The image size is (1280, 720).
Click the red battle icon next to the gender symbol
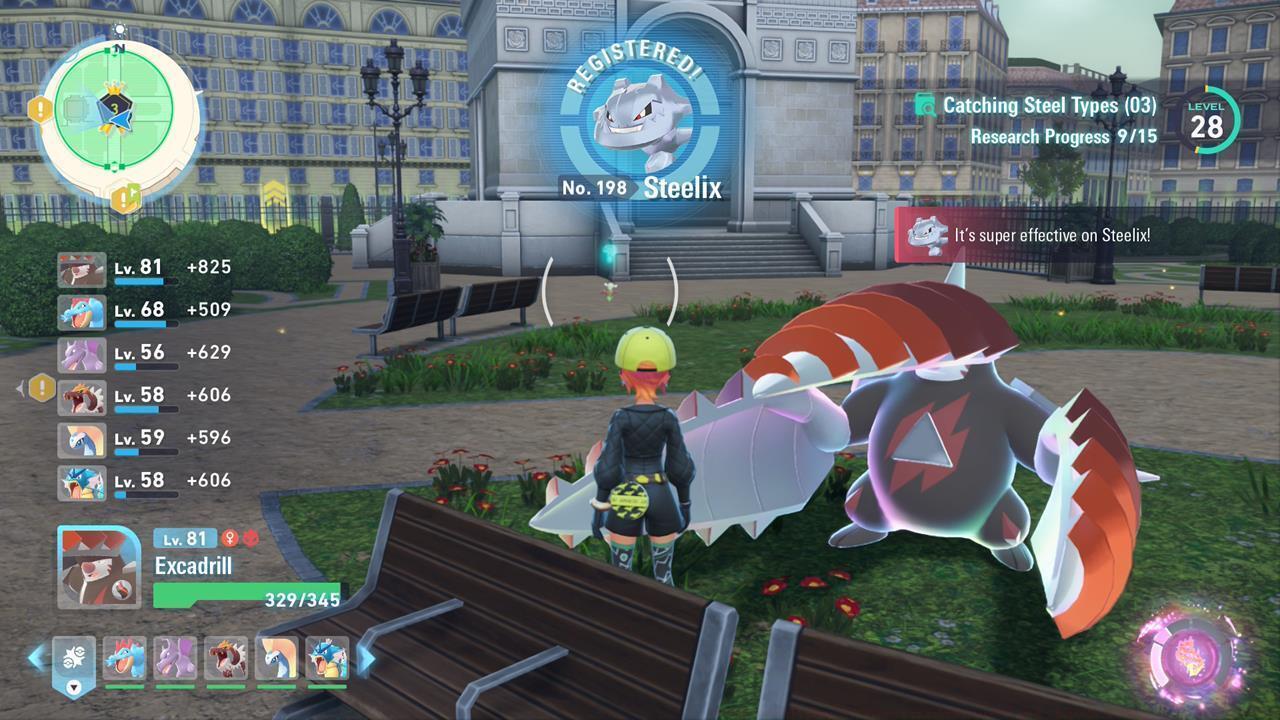pos(252,538)
